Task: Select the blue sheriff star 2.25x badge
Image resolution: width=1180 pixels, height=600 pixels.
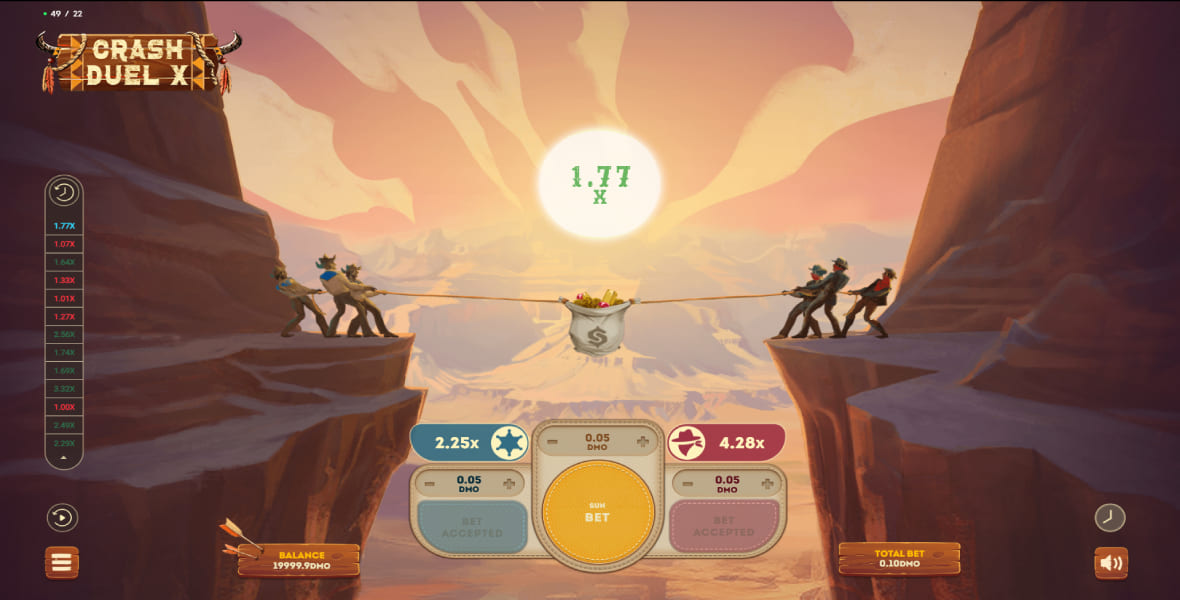Action: [x=470, y=442]
